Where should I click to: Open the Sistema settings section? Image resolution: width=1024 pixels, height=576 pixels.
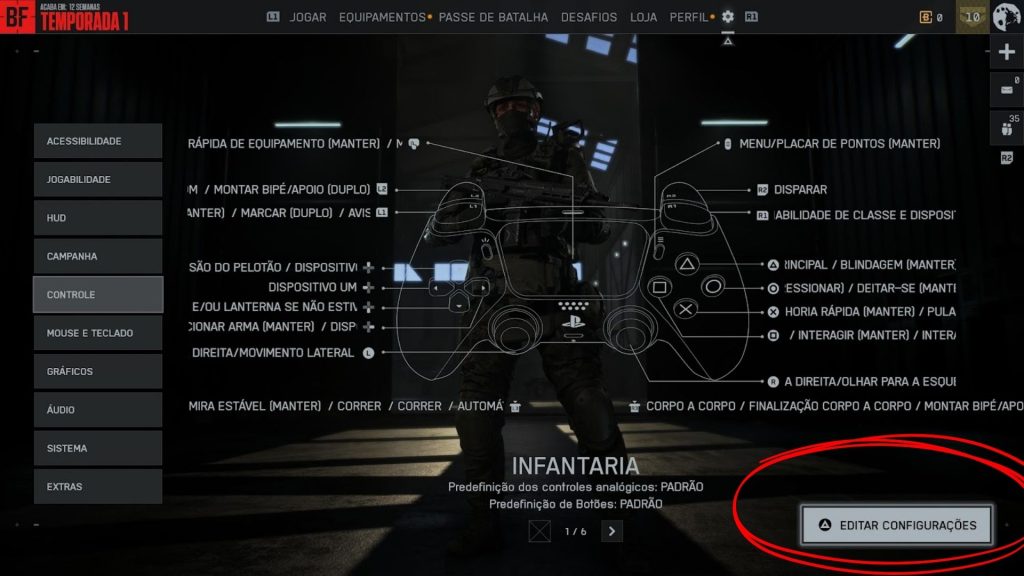pyautogui.click(x=97, y=448)
